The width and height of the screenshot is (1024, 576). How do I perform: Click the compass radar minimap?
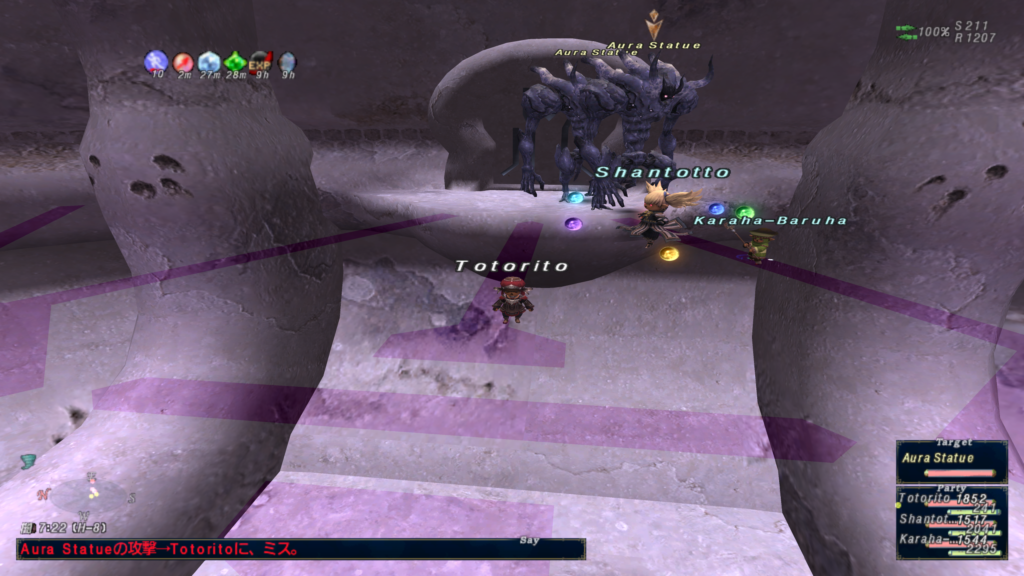(x=90, y=493)
